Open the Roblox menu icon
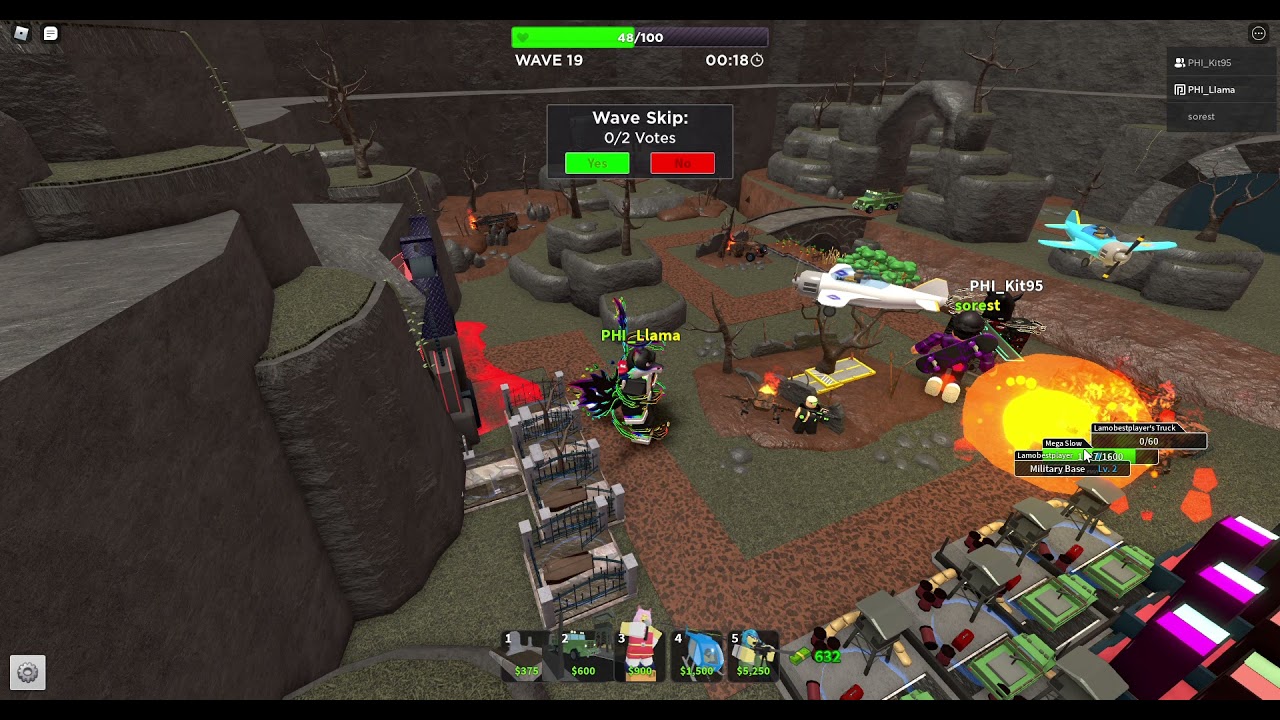Viewport: 1280px width, 720px height. click(x=21, y=34)
